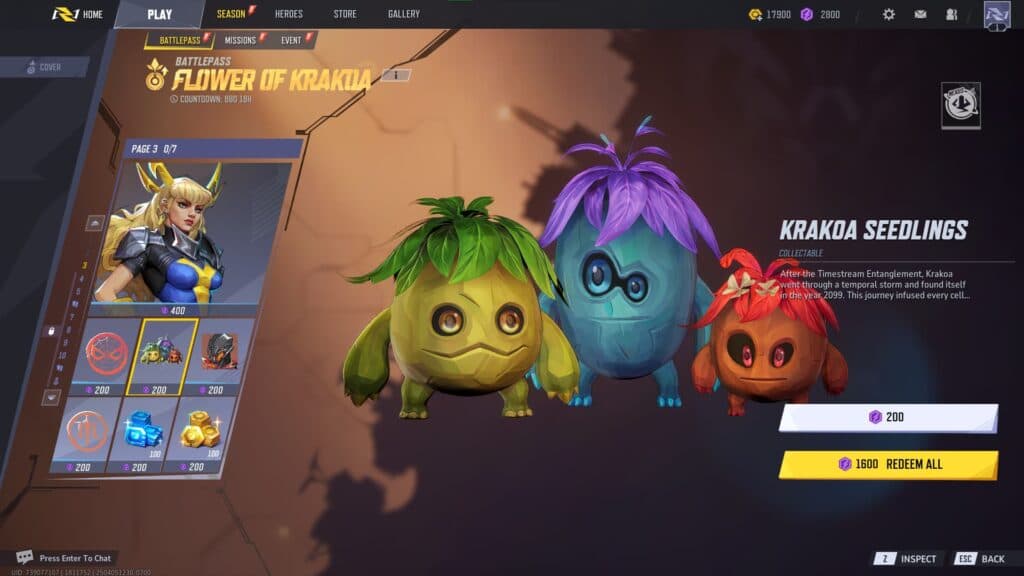Click the Redeem All button
1024x576 pixels.
(888, 464)
